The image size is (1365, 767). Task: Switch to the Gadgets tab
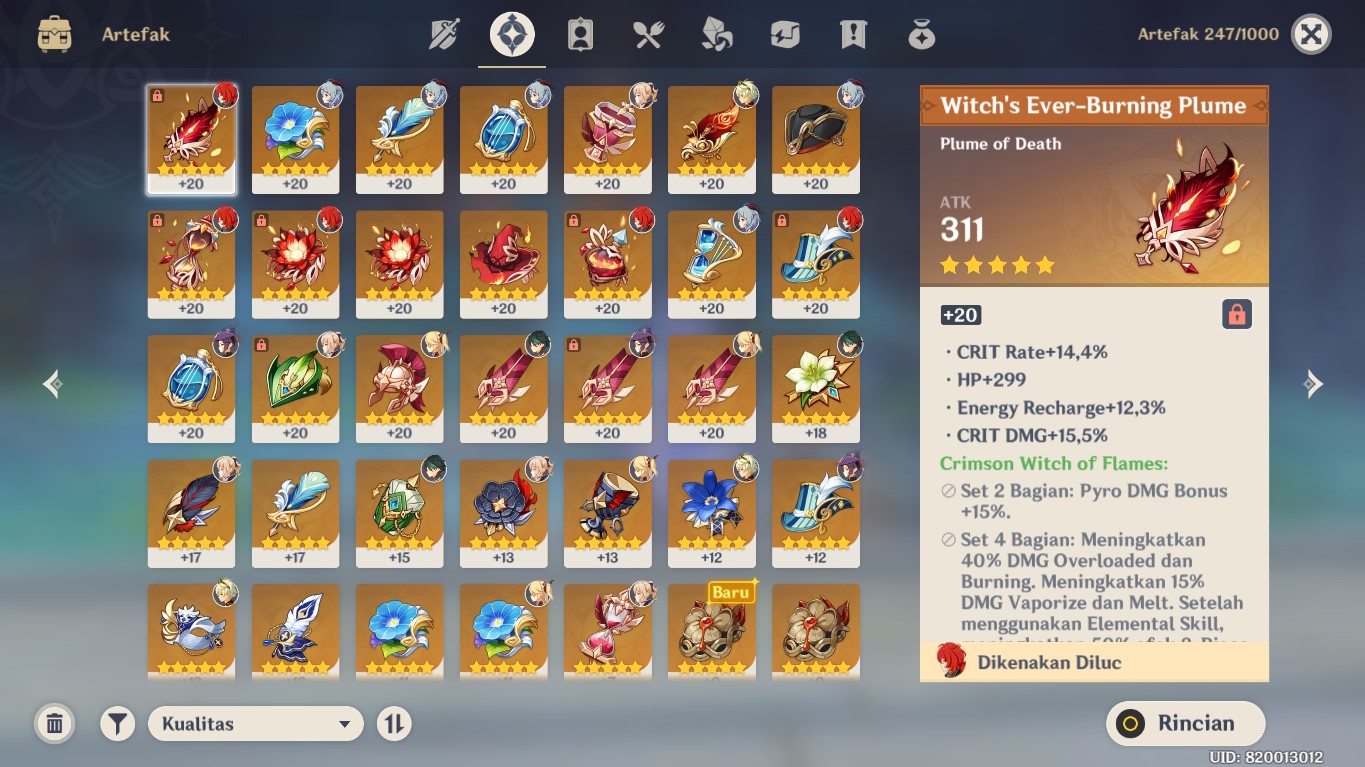tap(785, 35)
